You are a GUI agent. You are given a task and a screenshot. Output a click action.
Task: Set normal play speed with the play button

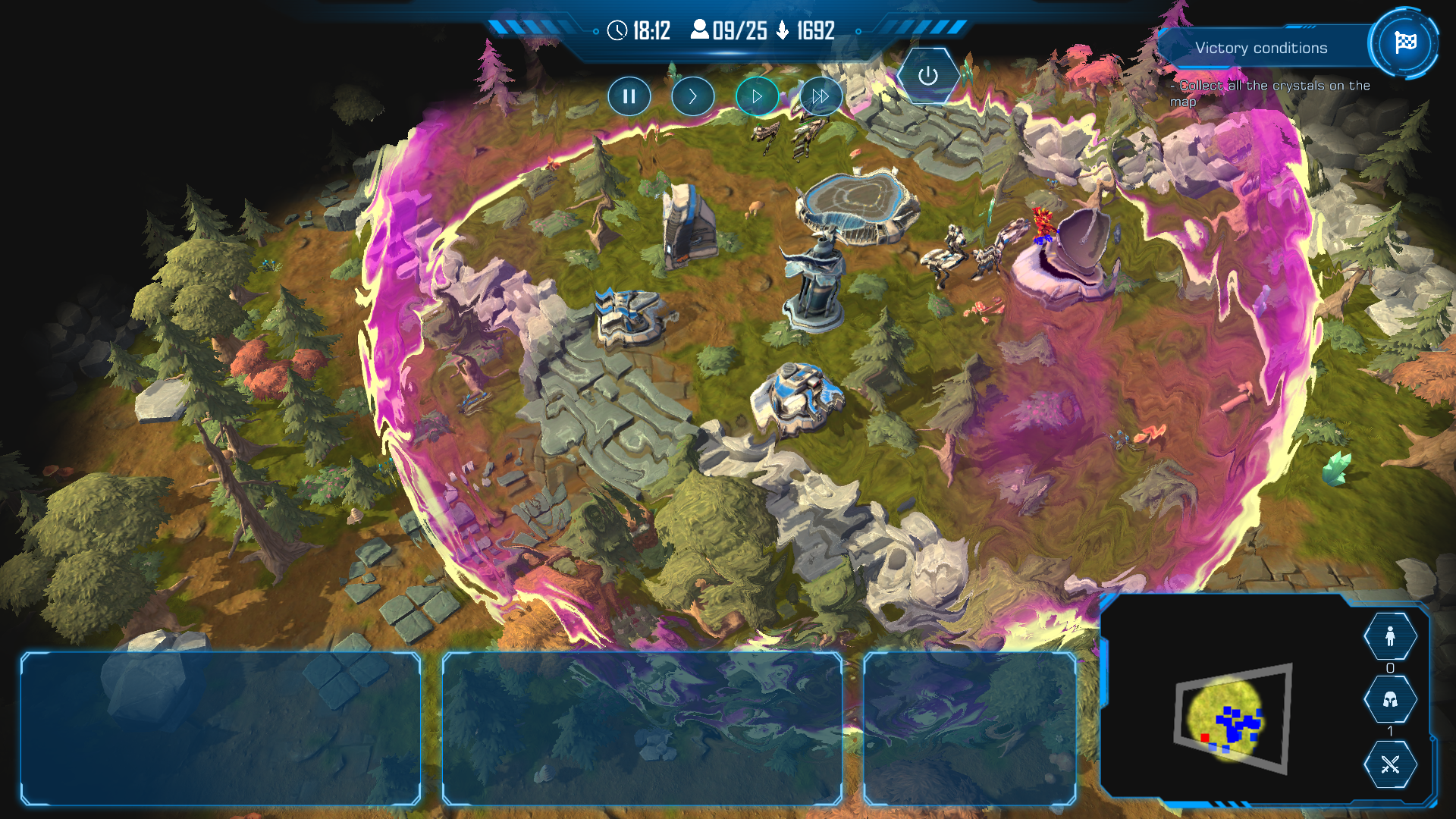[x=757, y=96]
